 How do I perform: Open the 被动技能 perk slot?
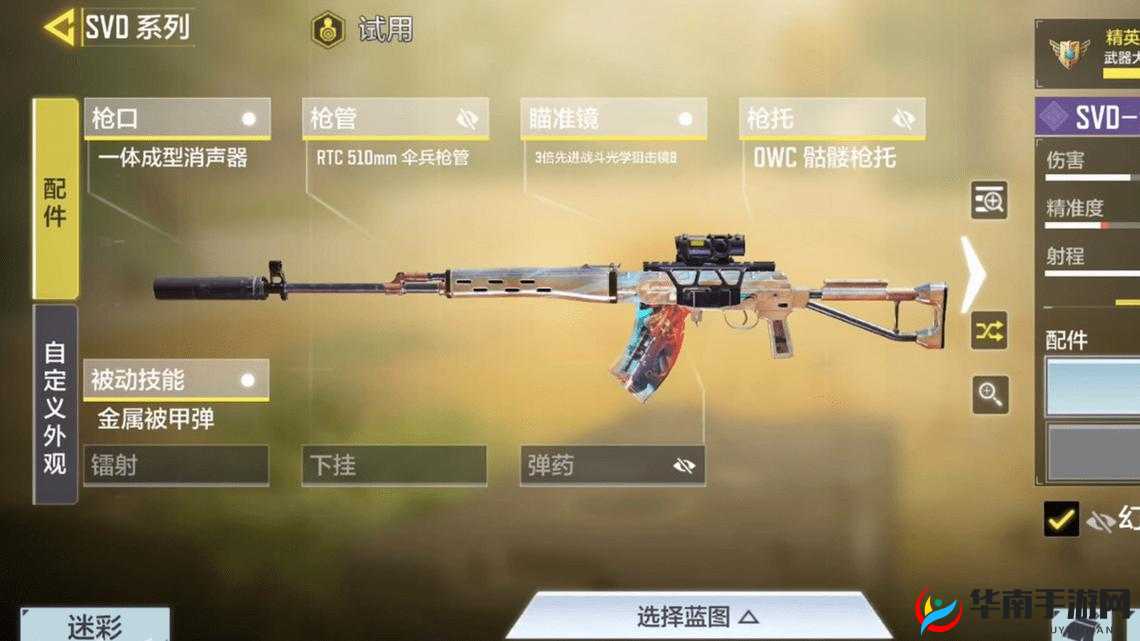click(176, 380)
